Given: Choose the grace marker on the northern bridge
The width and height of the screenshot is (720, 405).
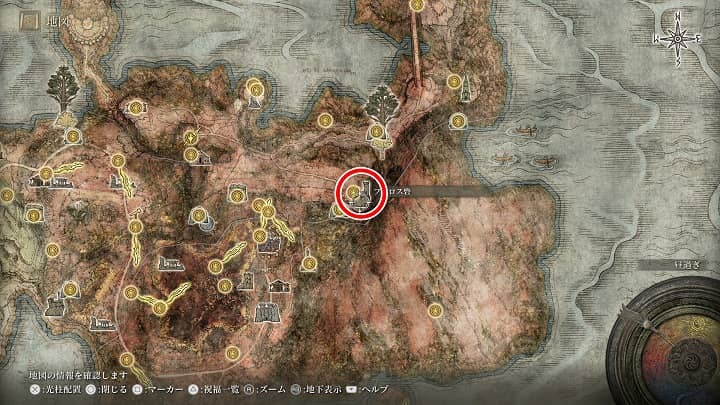Looking at the screenshot, I should coord(412,4).
